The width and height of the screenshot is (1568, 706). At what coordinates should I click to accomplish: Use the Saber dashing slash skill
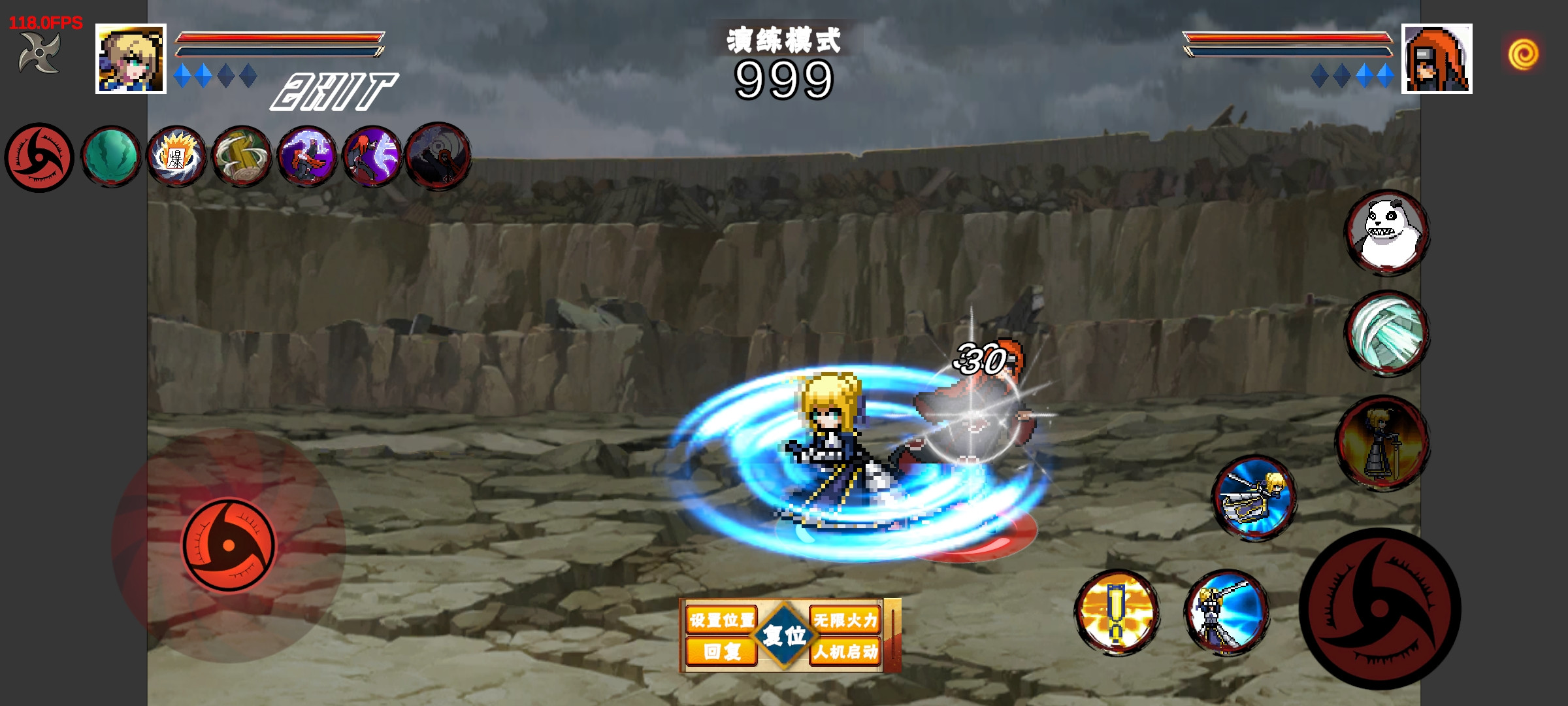click(1254, 498)
